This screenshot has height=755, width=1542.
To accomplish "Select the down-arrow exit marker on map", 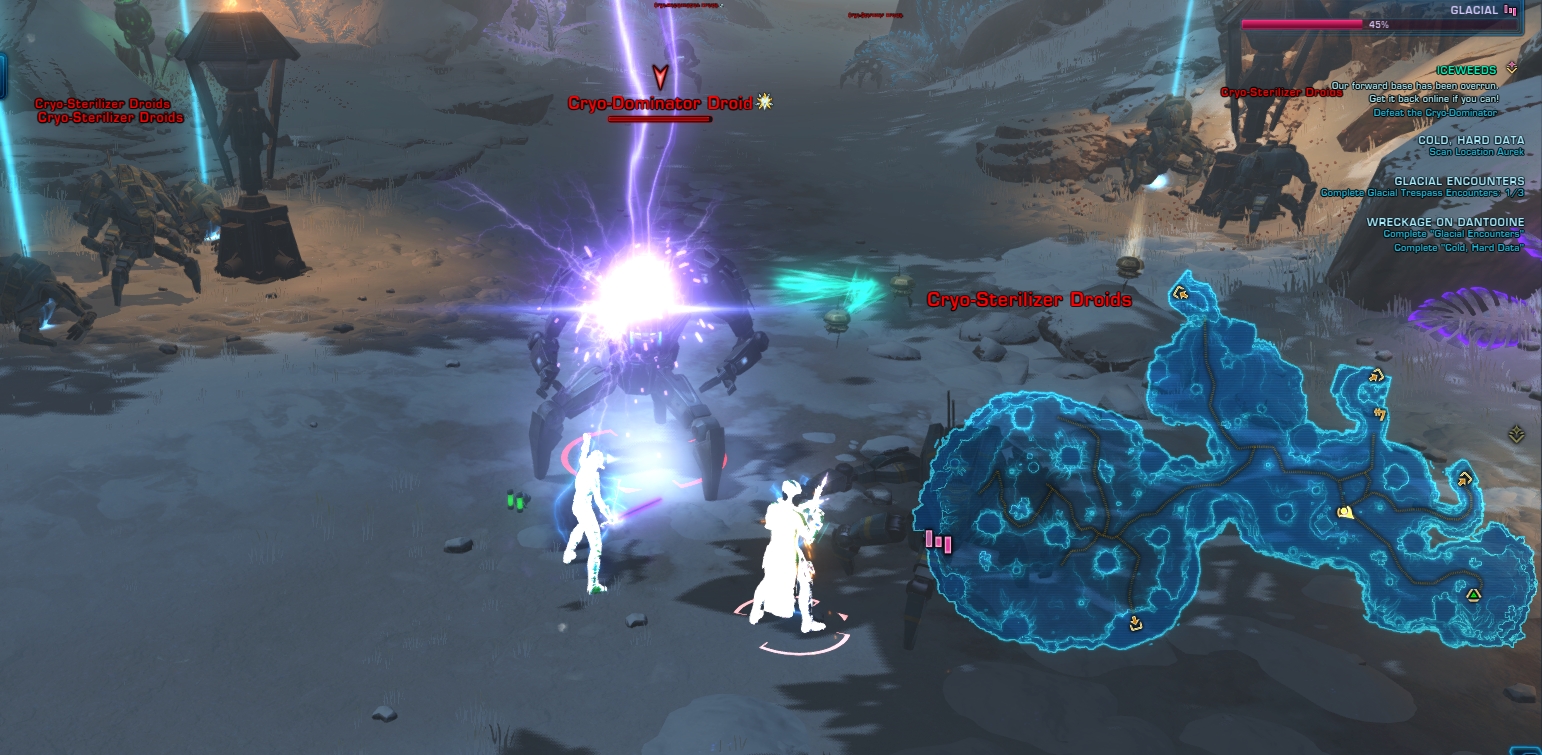I will (1135, 623).
